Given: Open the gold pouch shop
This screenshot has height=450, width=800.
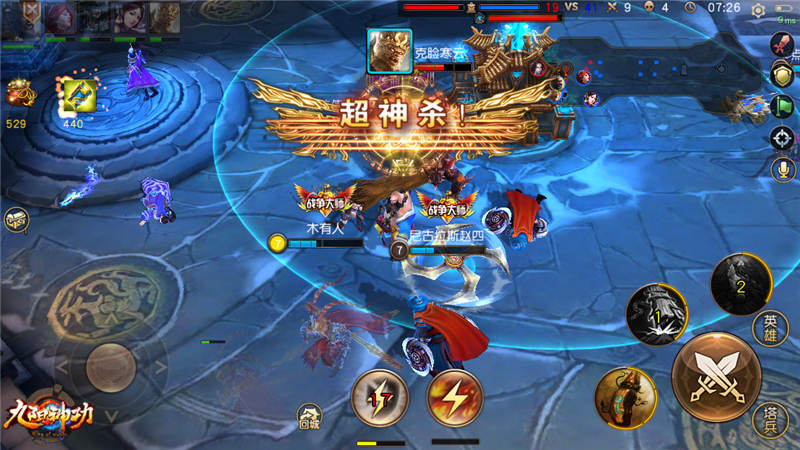Looking at the screenshot, I should click(16, 95).
